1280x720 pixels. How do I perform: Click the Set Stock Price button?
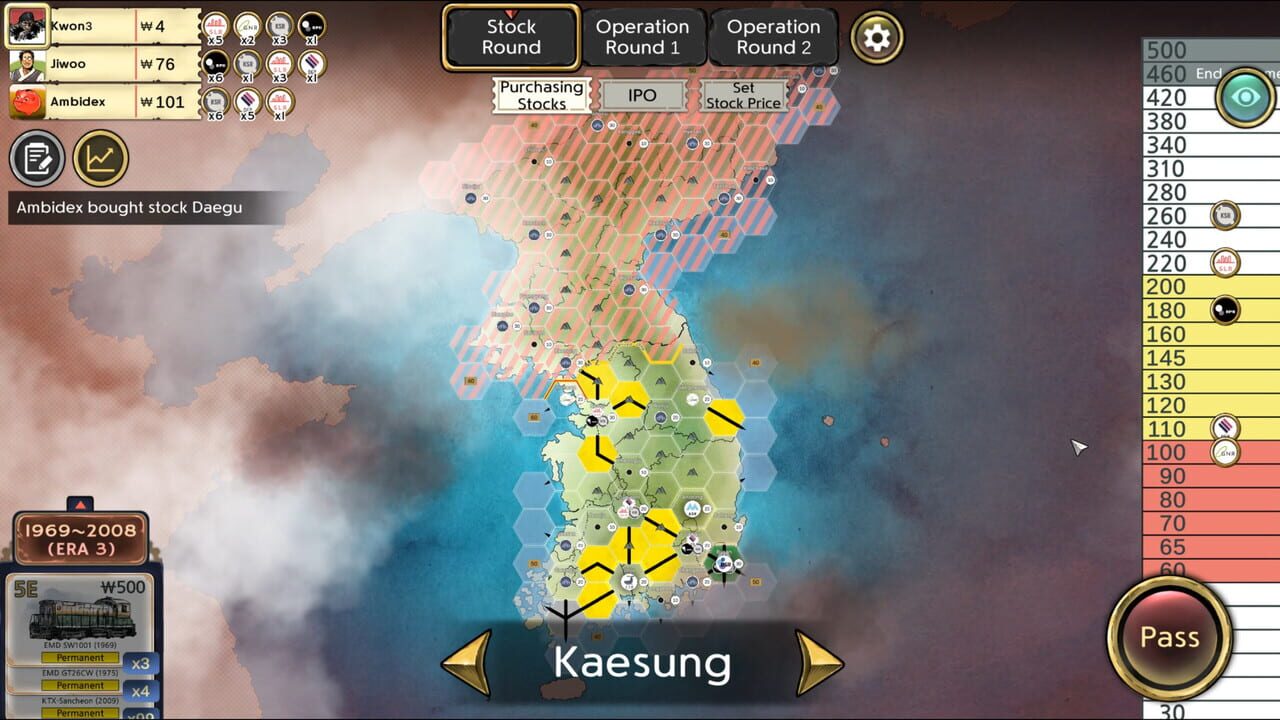744,95
